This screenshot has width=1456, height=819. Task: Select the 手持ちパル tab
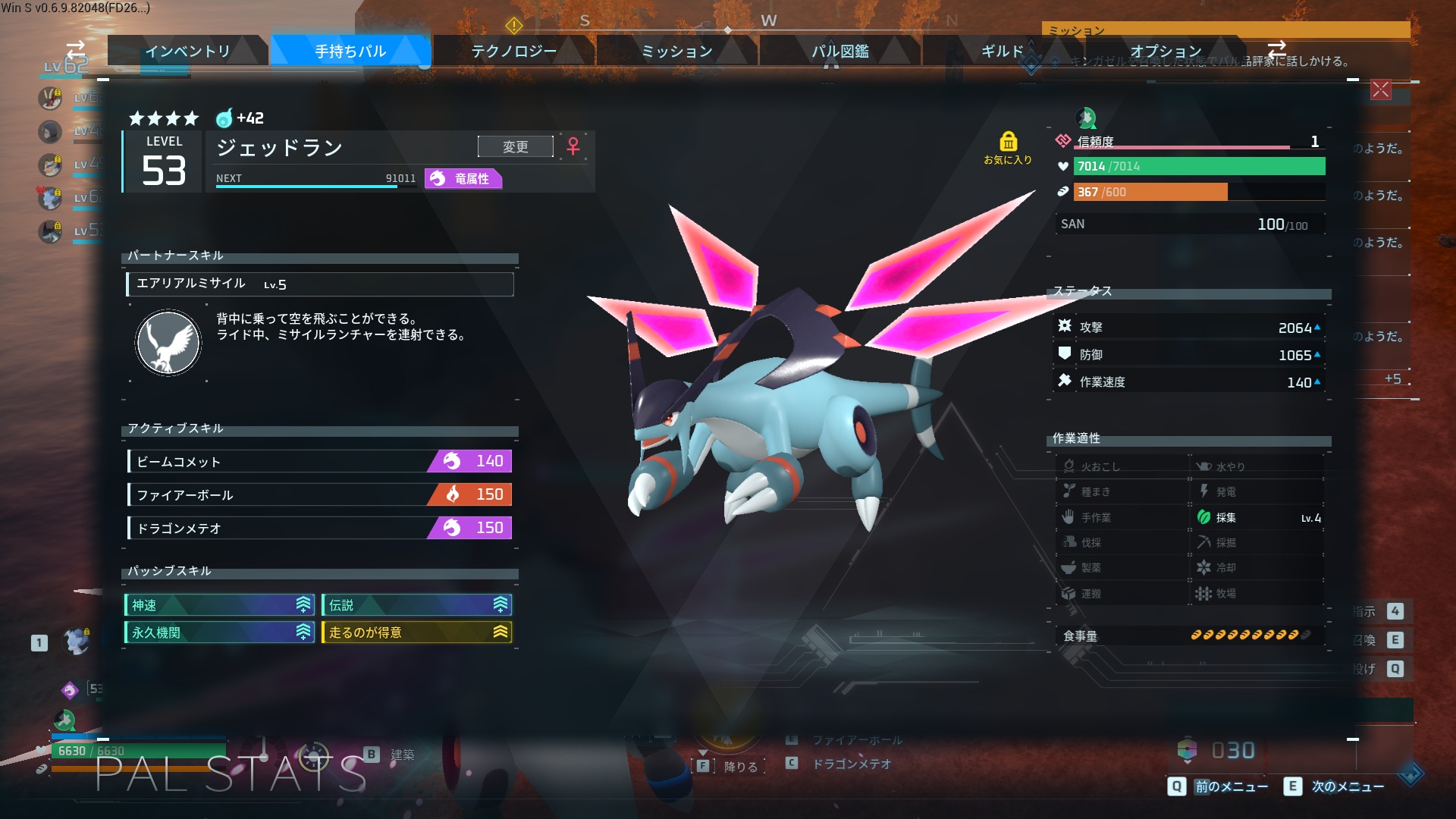[350, 51]
